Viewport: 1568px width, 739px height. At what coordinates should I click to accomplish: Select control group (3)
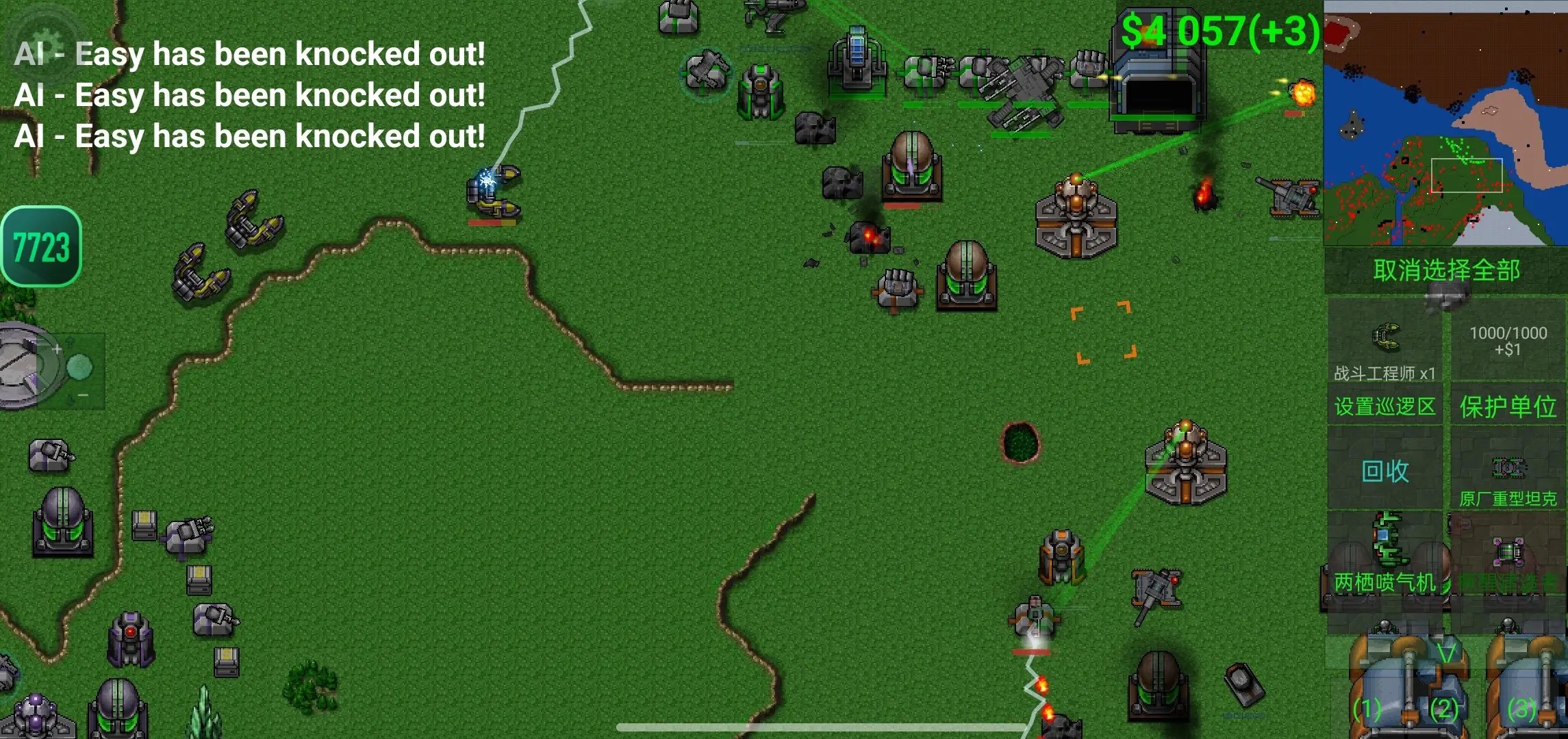[1521, 709]
